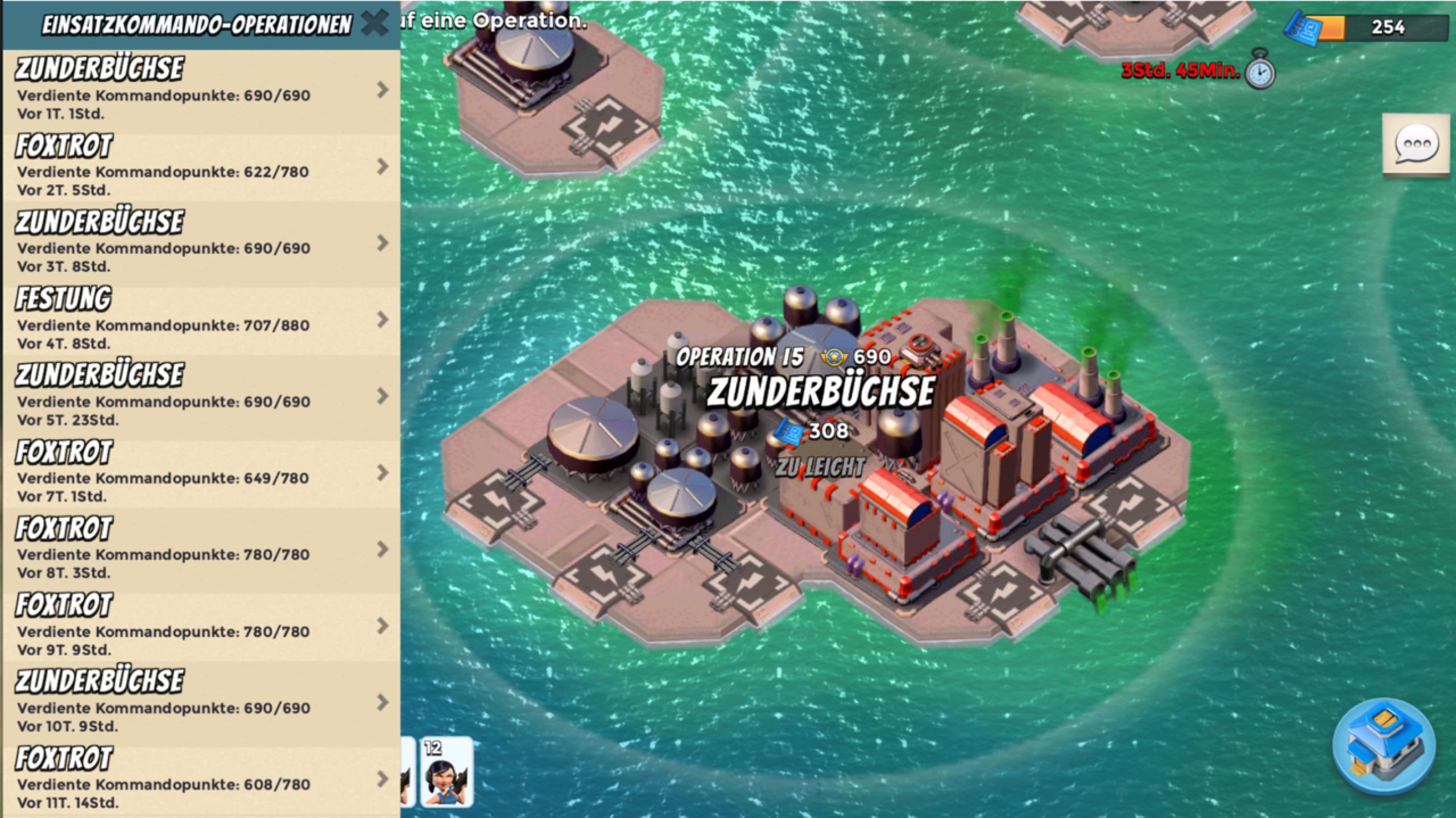The width and height of the screenshot is (1456, 818).
Task: Open the chat speech bubble
Action: point(1416,146)
